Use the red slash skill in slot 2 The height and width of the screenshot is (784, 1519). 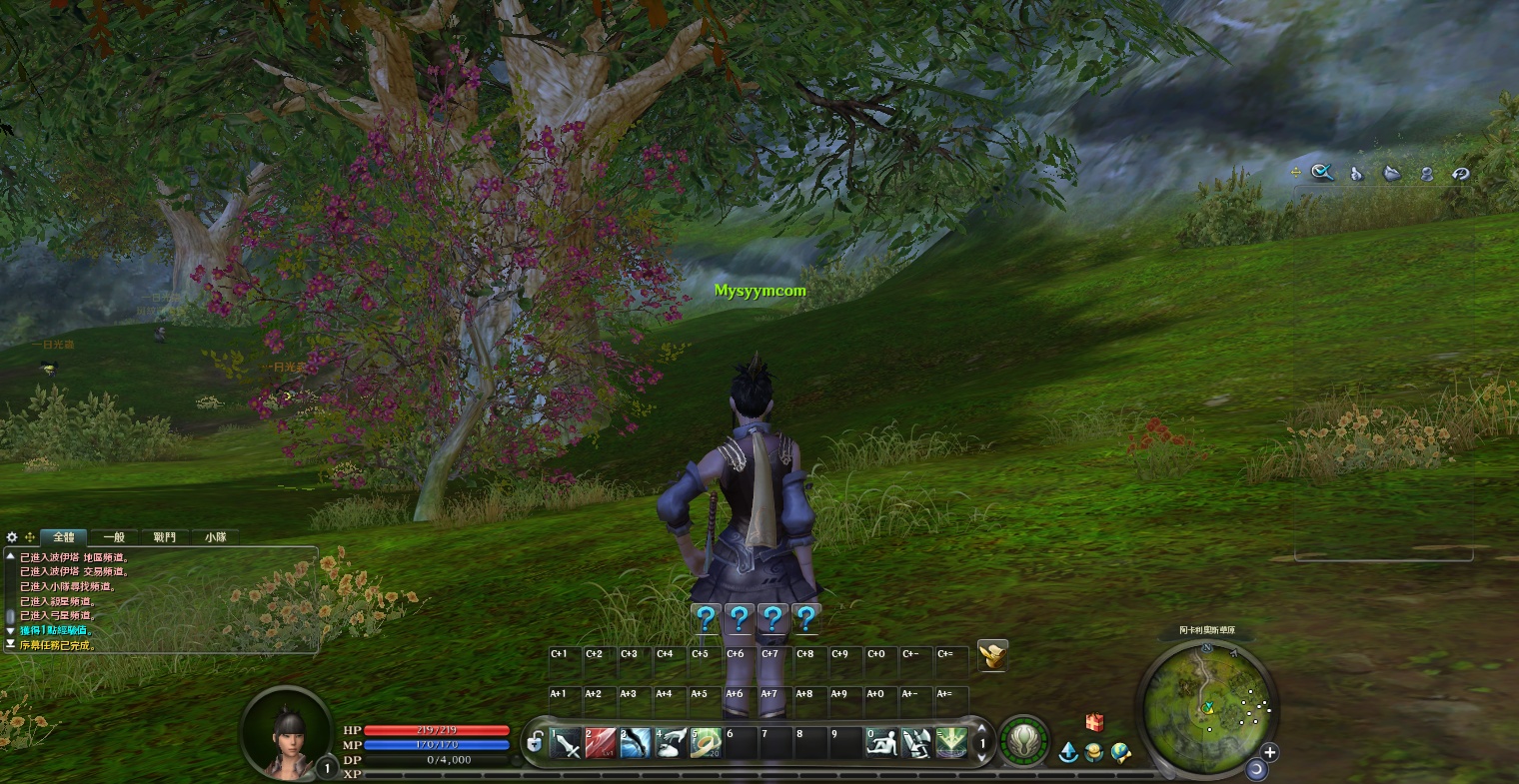tap(601, 743)
